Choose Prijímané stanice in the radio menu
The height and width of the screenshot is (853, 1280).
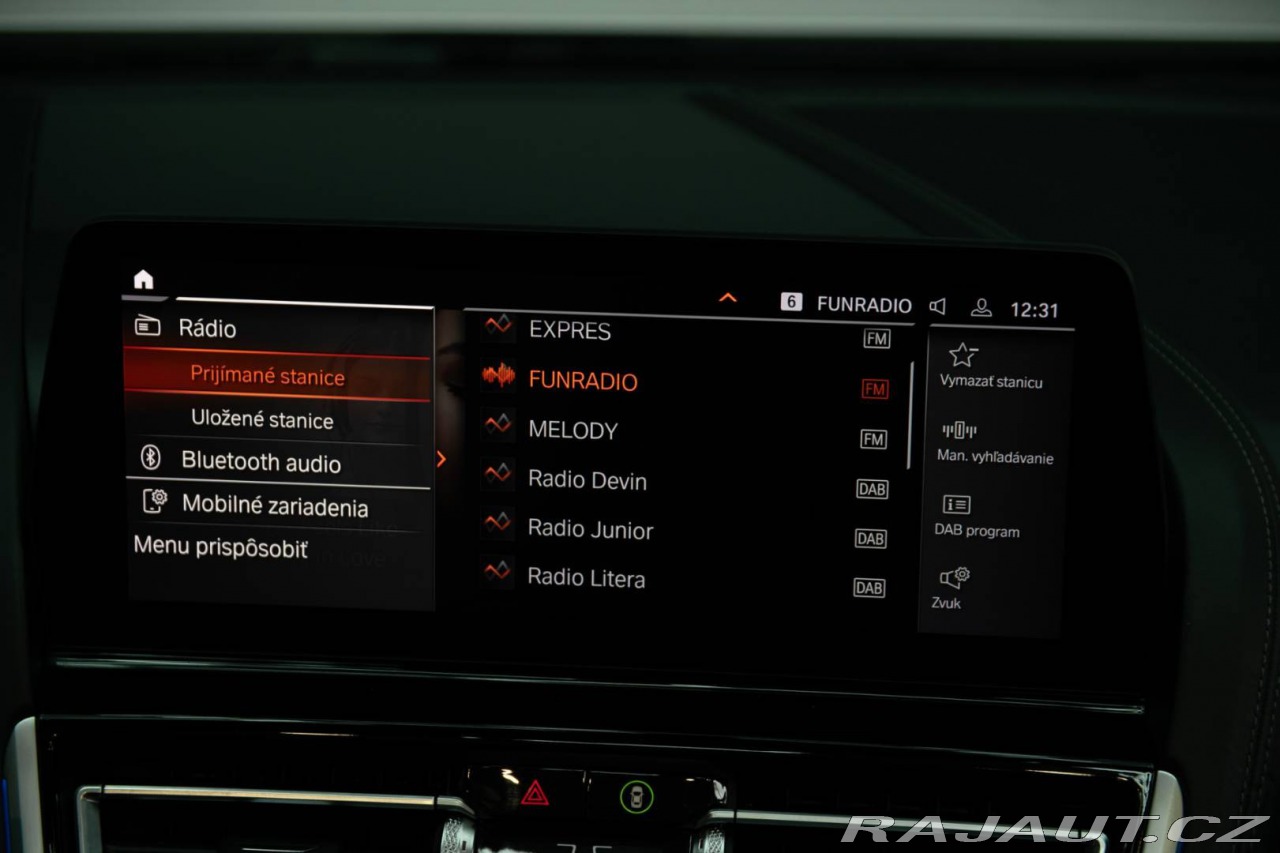click(x=267, y=377)
